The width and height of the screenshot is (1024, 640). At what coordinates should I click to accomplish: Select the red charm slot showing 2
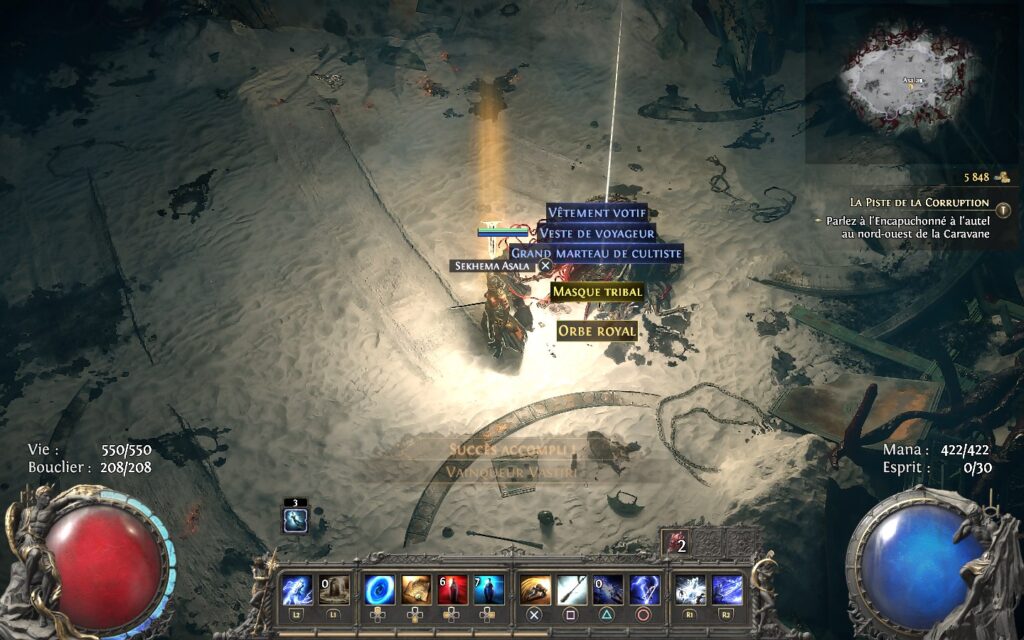click(x=676, y=544)
